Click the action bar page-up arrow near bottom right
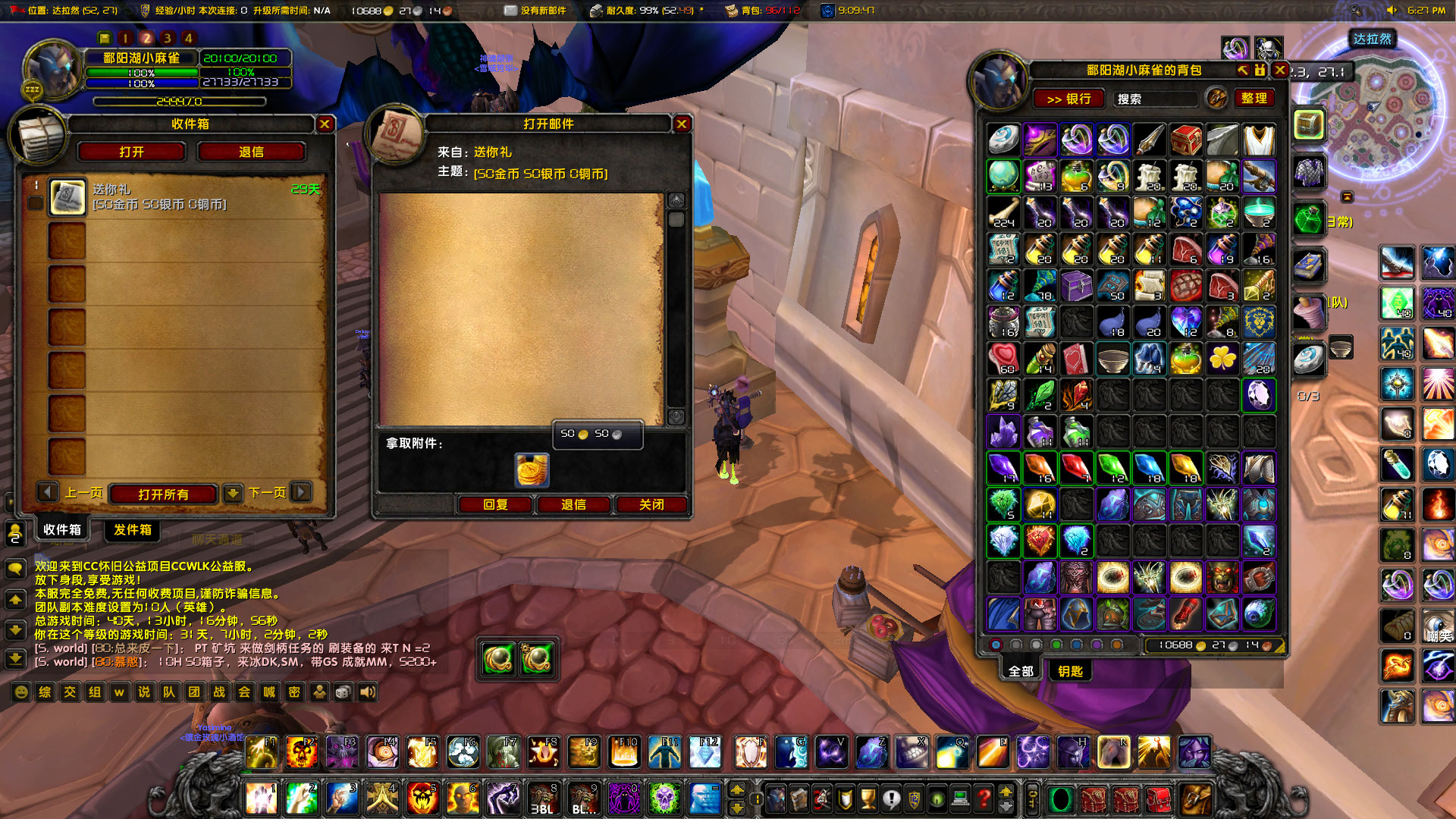This screenshot has height=819, width=1456. point(738,790)
